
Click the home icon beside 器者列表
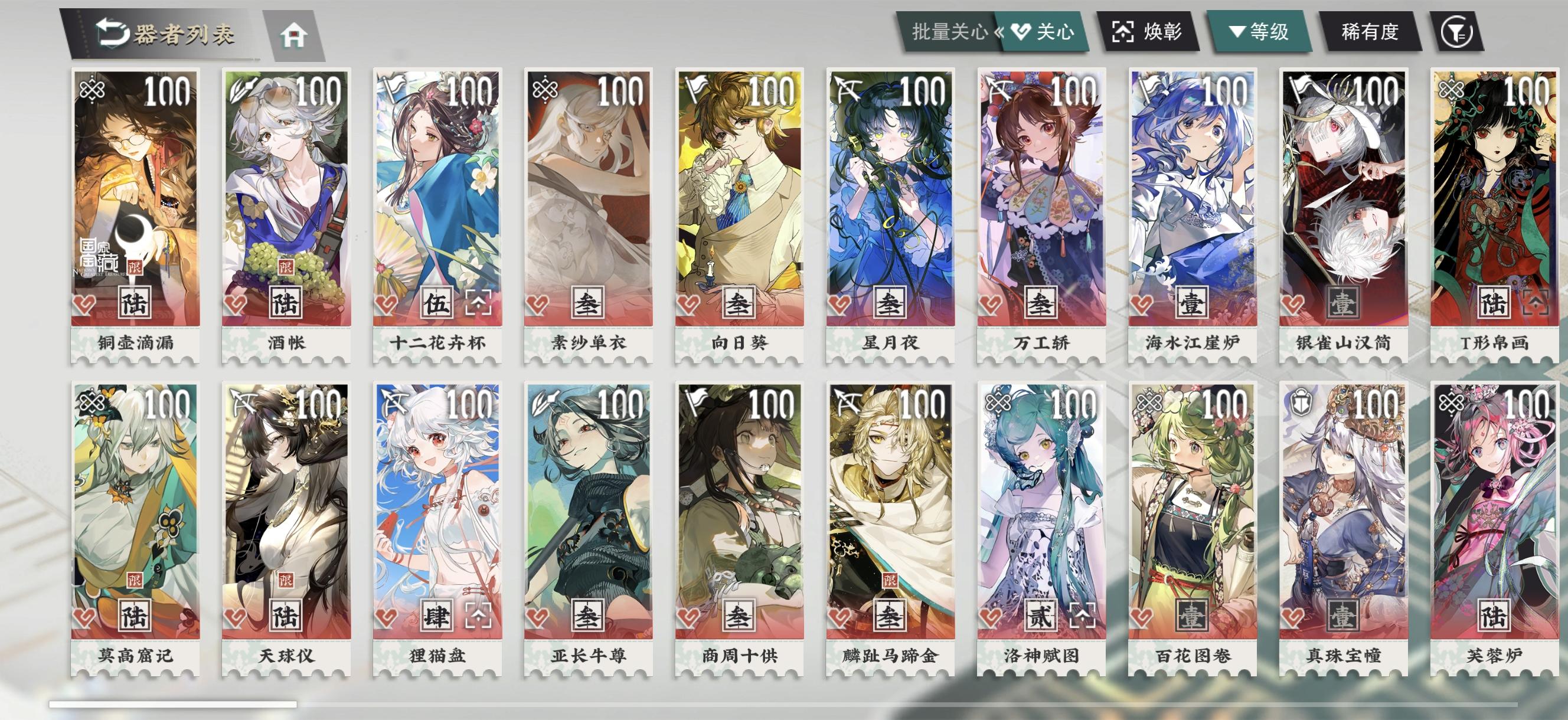pos(295,36)
